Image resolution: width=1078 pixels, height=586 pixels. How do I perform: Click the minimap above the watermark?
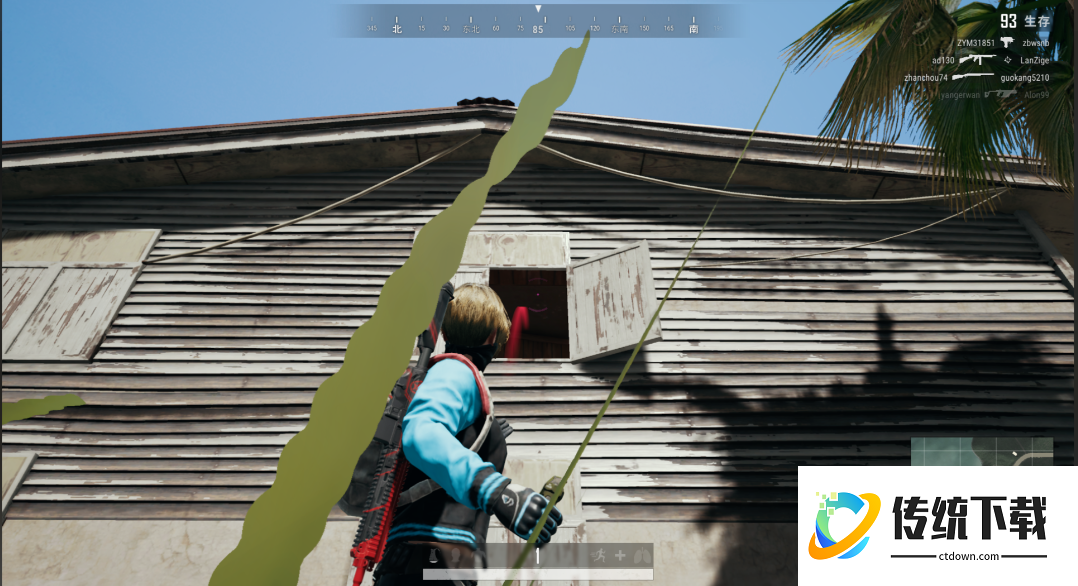(x=981, y=452)
